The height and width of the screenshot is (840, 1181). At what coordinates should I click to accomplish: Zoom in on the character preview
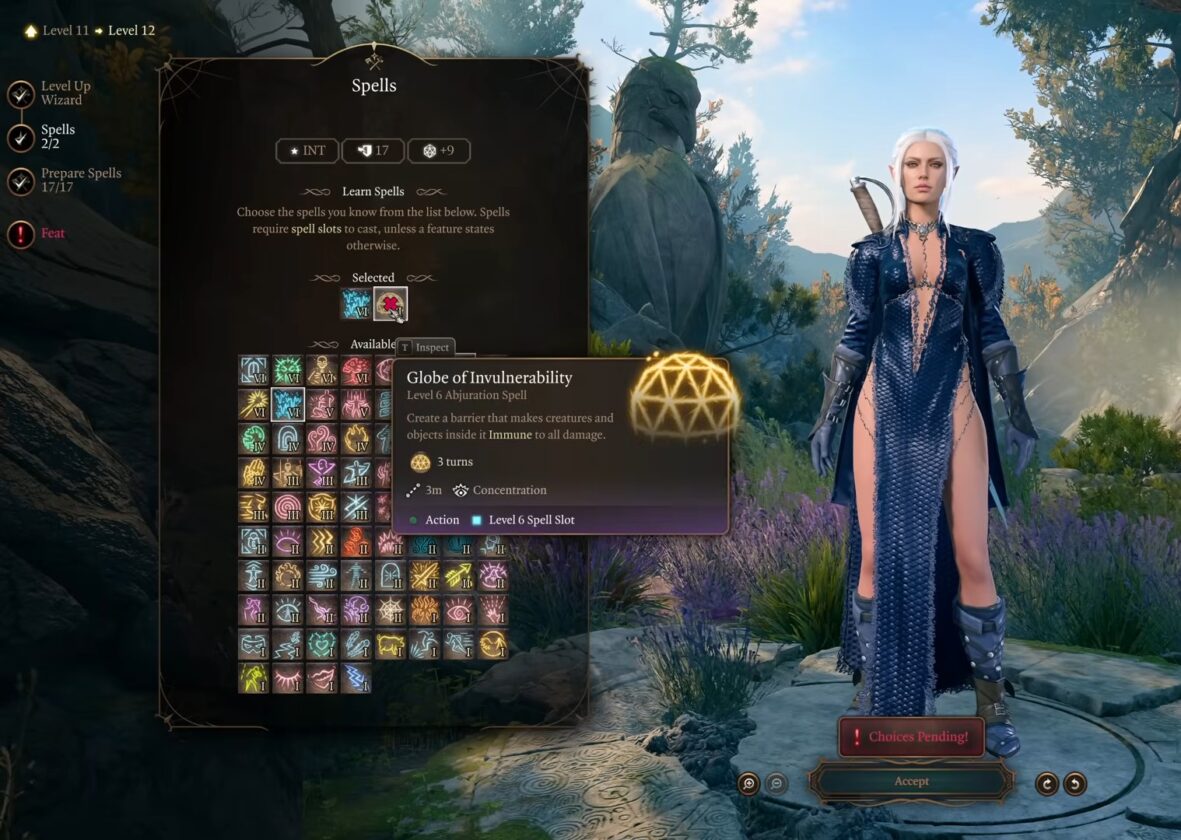click(x=748, y=784)
